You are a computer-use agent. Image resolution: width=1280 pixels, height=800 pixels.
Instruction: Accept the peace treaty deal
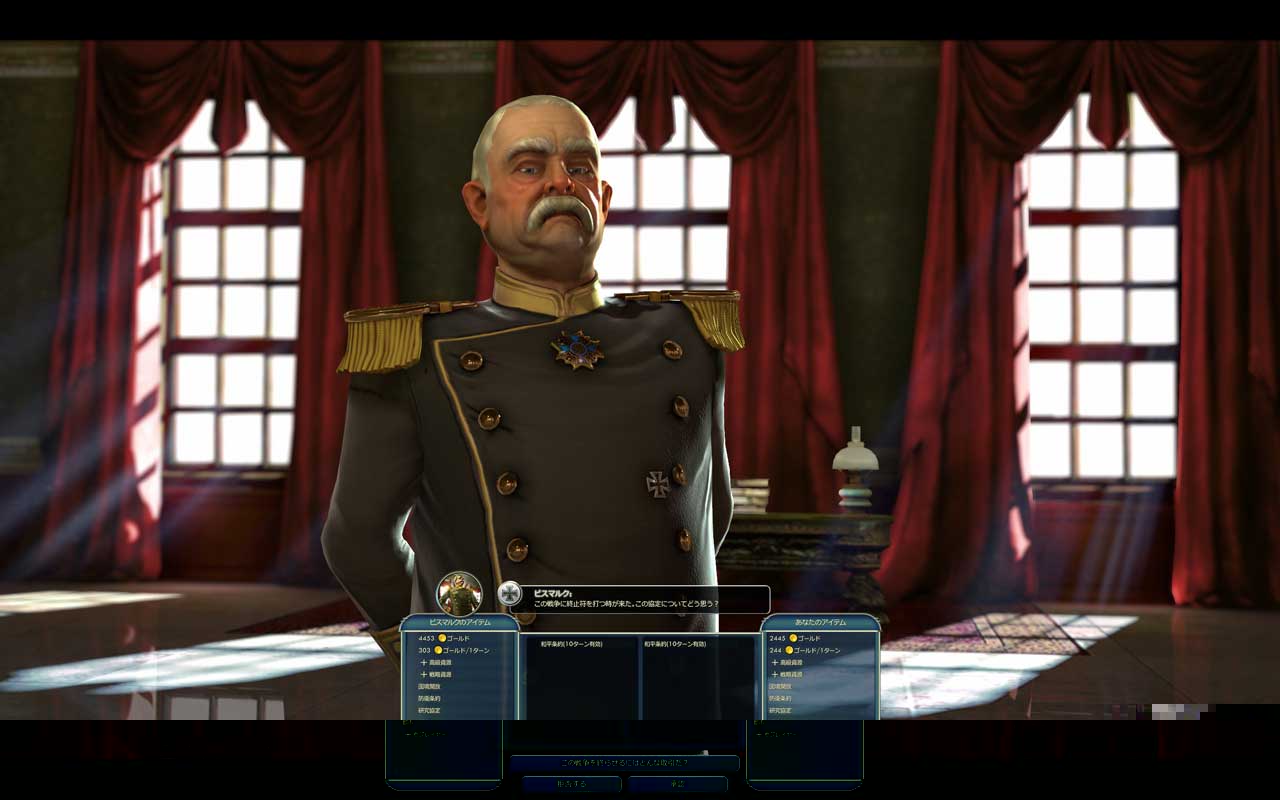677,784
